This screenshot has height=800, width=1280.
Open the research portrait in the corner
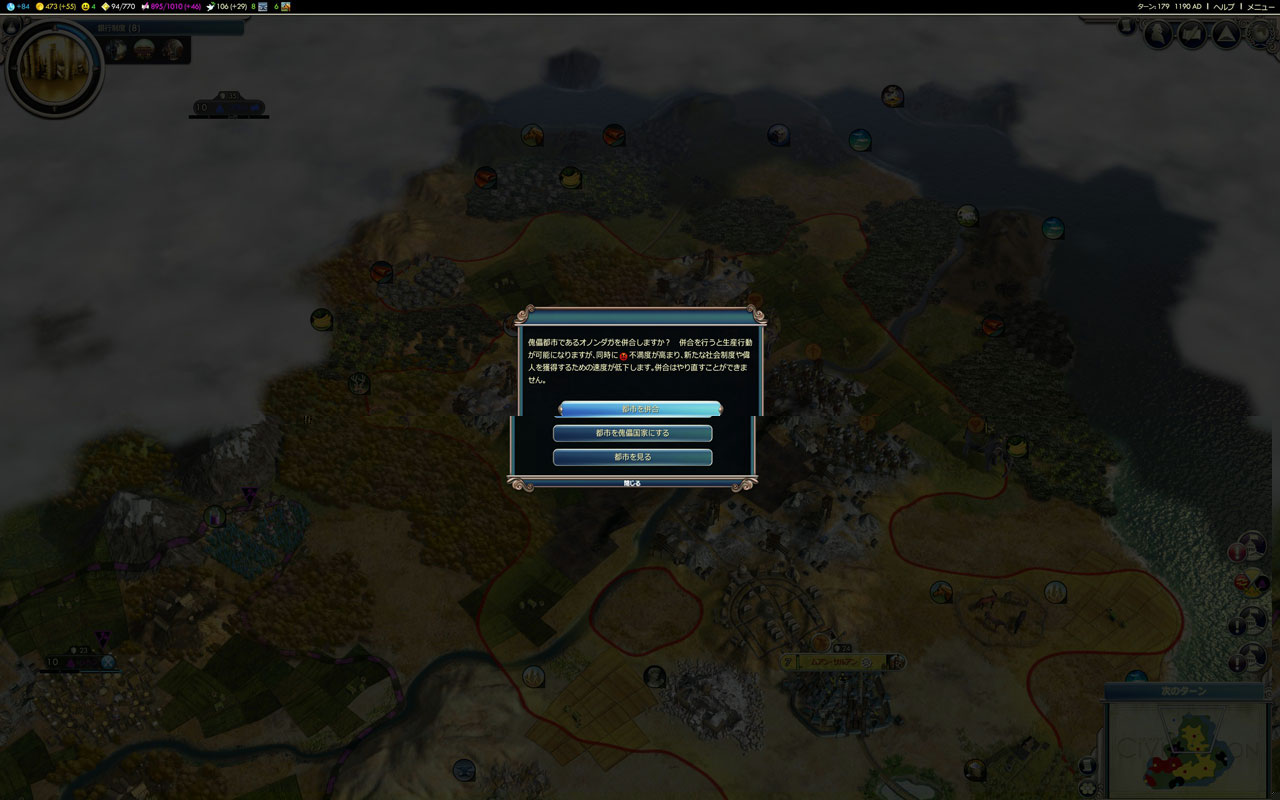54,66
